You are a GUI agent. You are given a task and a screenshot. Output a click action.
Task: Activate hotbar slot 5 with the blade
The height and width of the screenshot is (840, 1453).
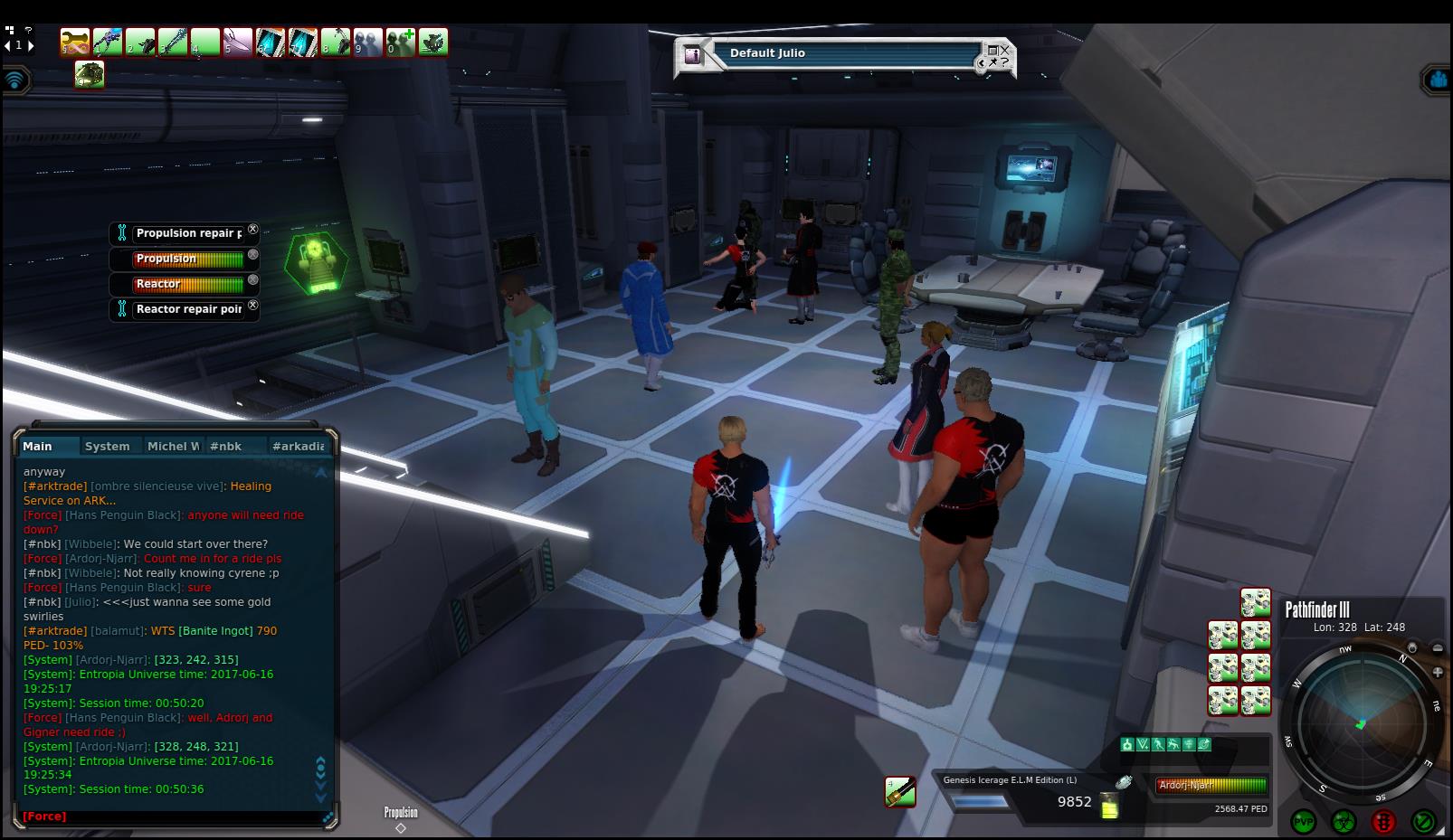(x=238, y=42)
